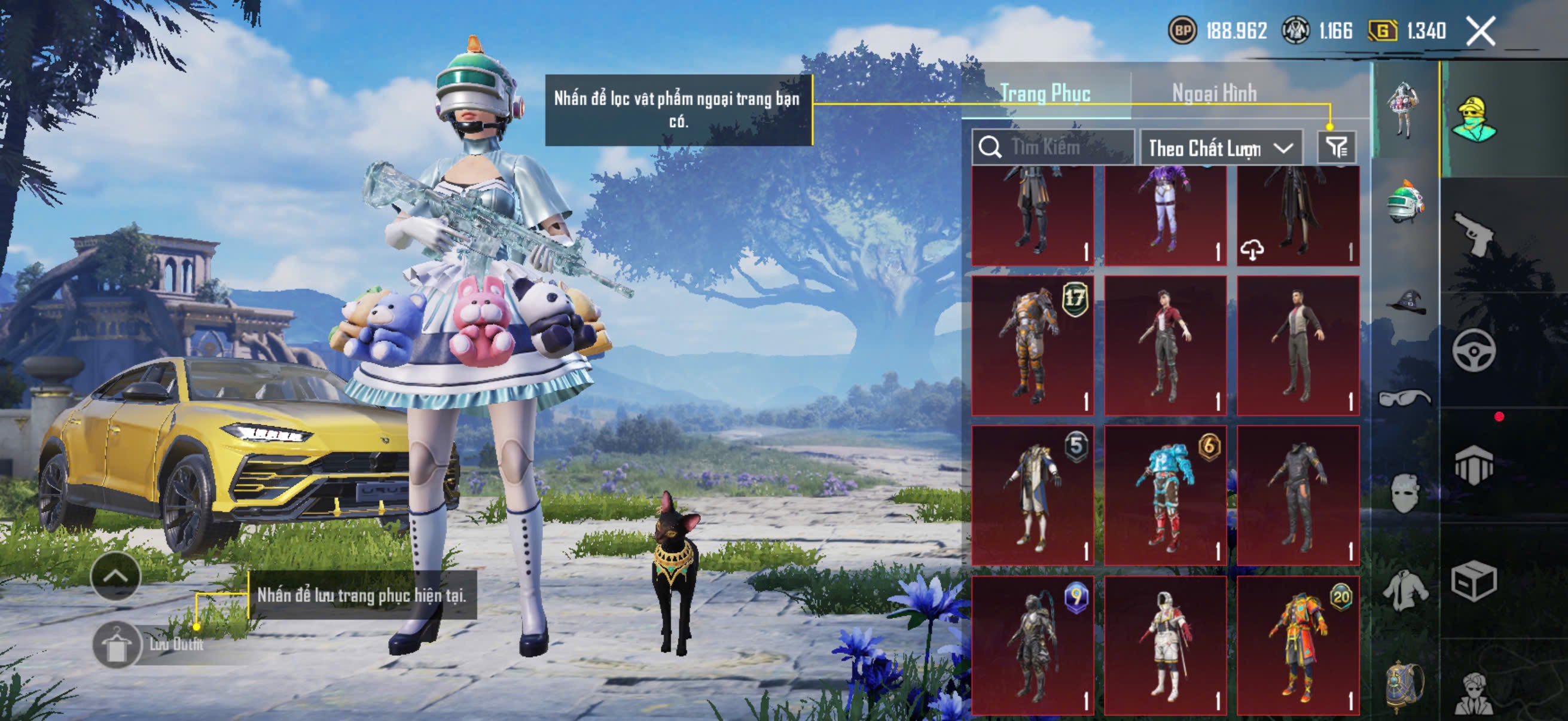Click the funnel filter icon
The width and height of the screenshot is (1568, 721).
[x=1336, y=147]
